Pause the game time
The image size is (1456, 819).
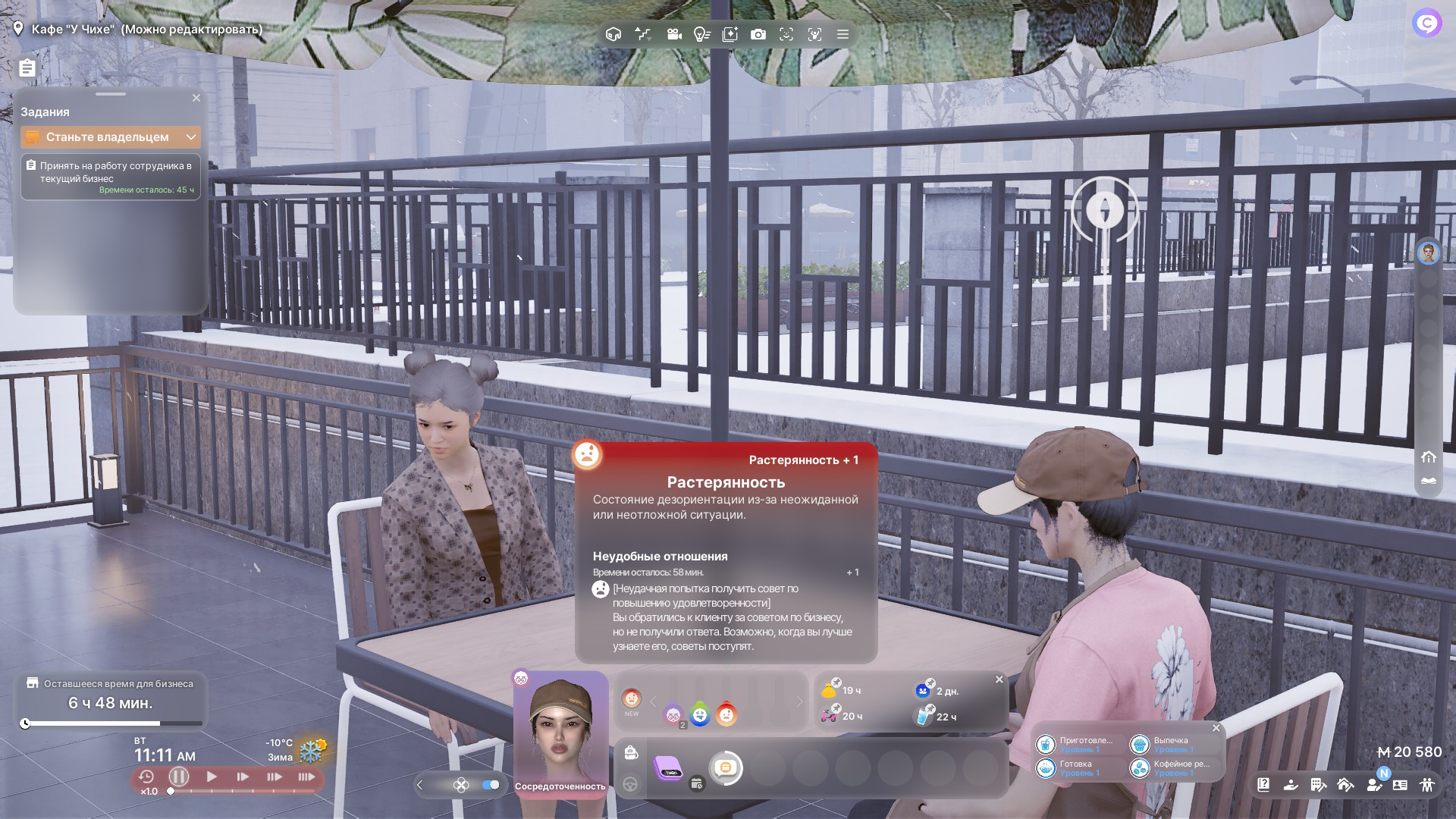179,777
